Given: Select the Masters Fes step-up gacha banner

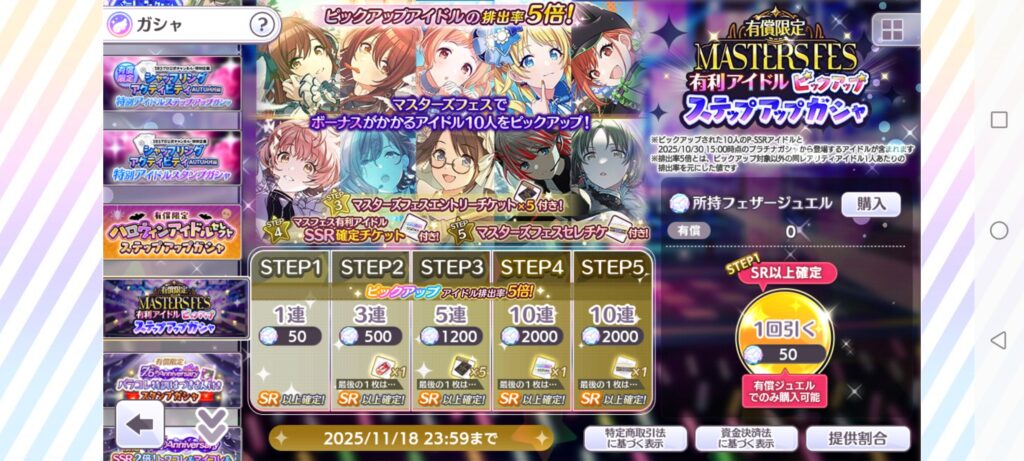Looking at the screenshot, I should [176, 307].
